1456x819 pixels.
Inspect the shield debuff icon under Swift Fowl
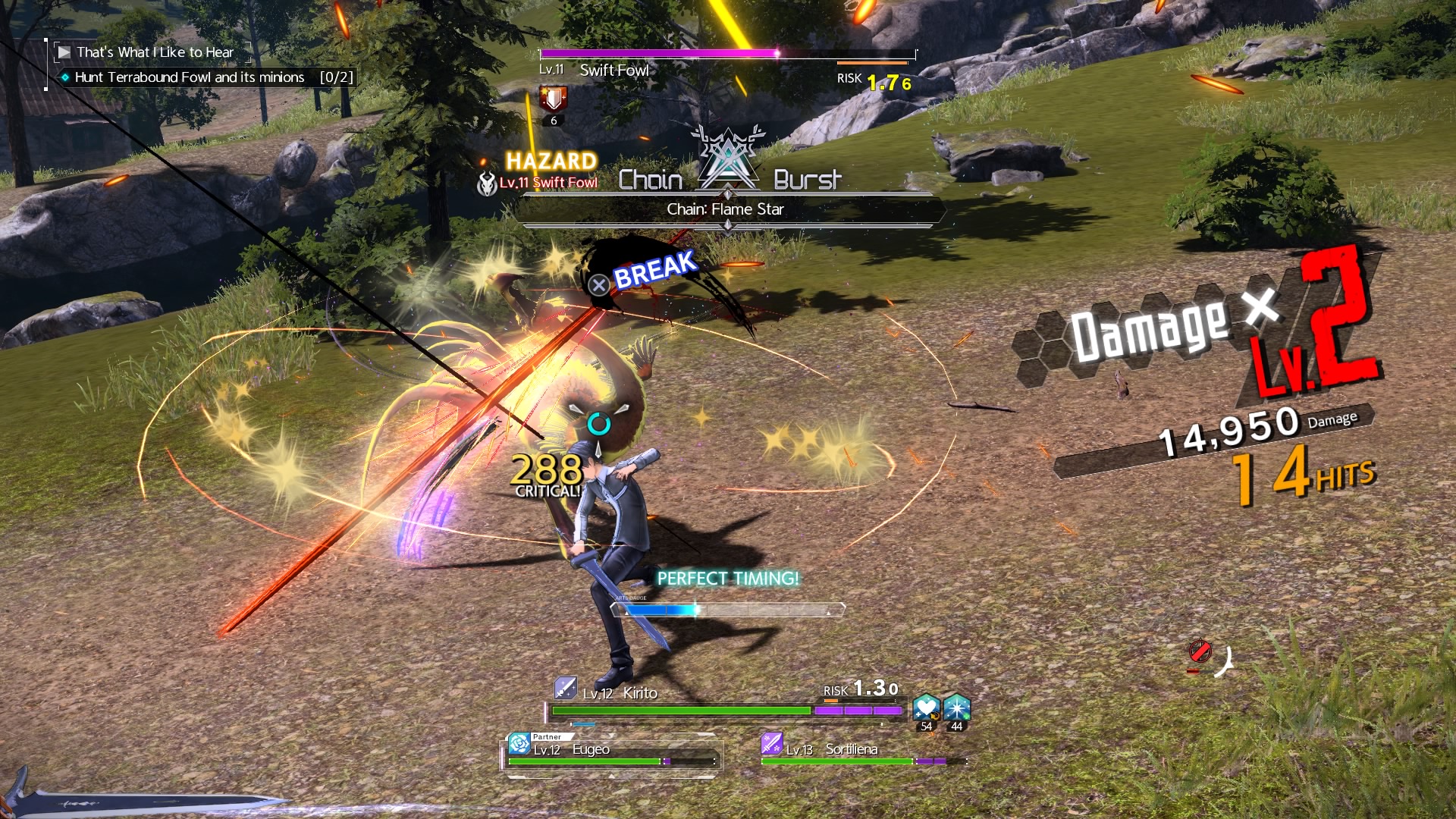[554, 99]
